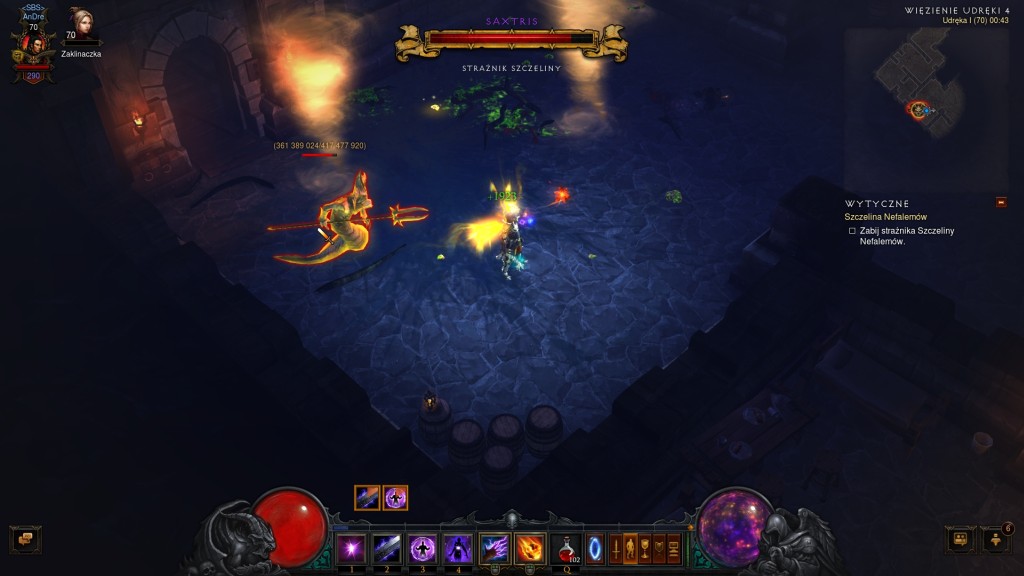Select the Zaklinaczka follower portrait

point(80,24)
